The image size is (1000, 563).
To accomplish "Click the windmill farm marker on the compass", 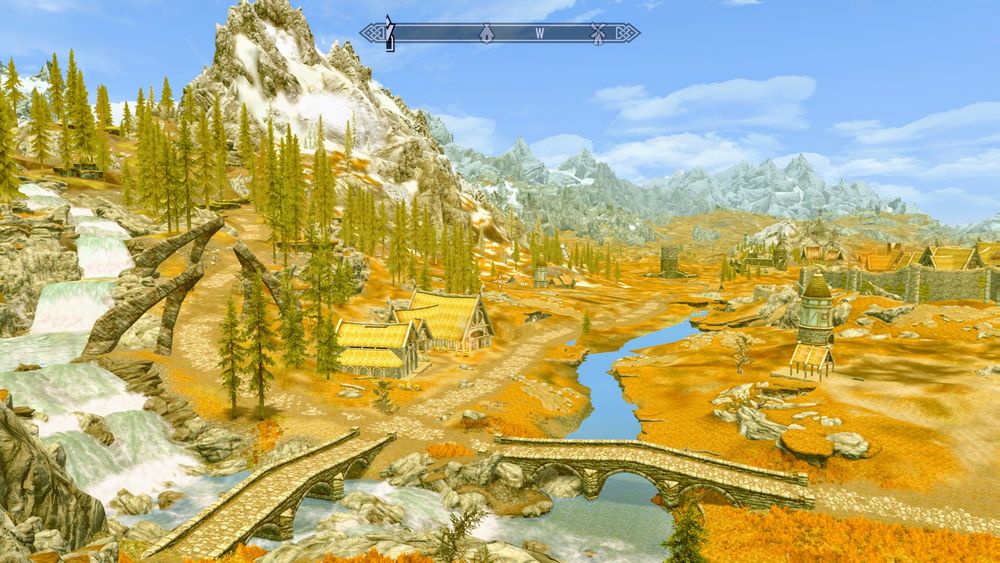I will (598, 33).
